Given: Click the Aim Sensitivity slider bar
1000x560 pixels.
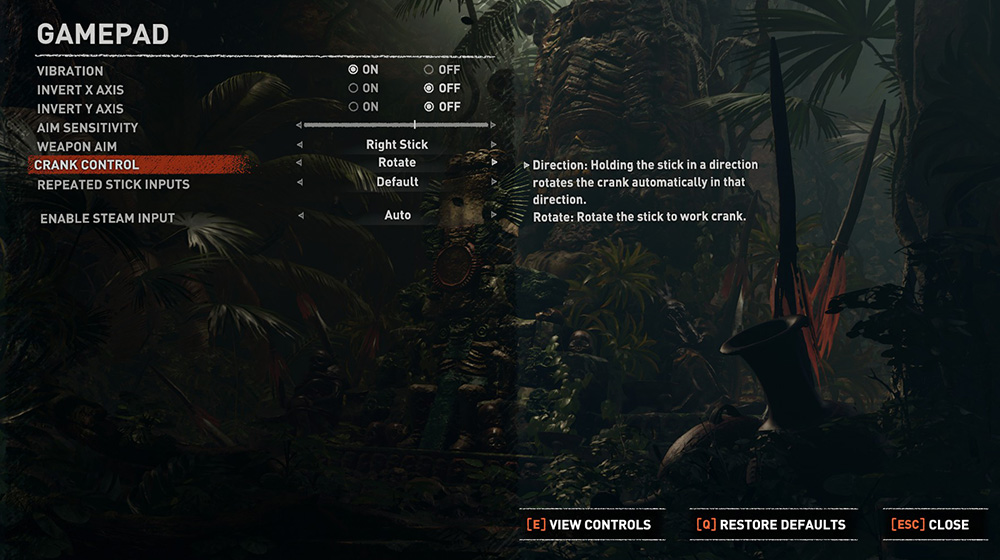Looking at the screenshot, I should coord(397,125).
